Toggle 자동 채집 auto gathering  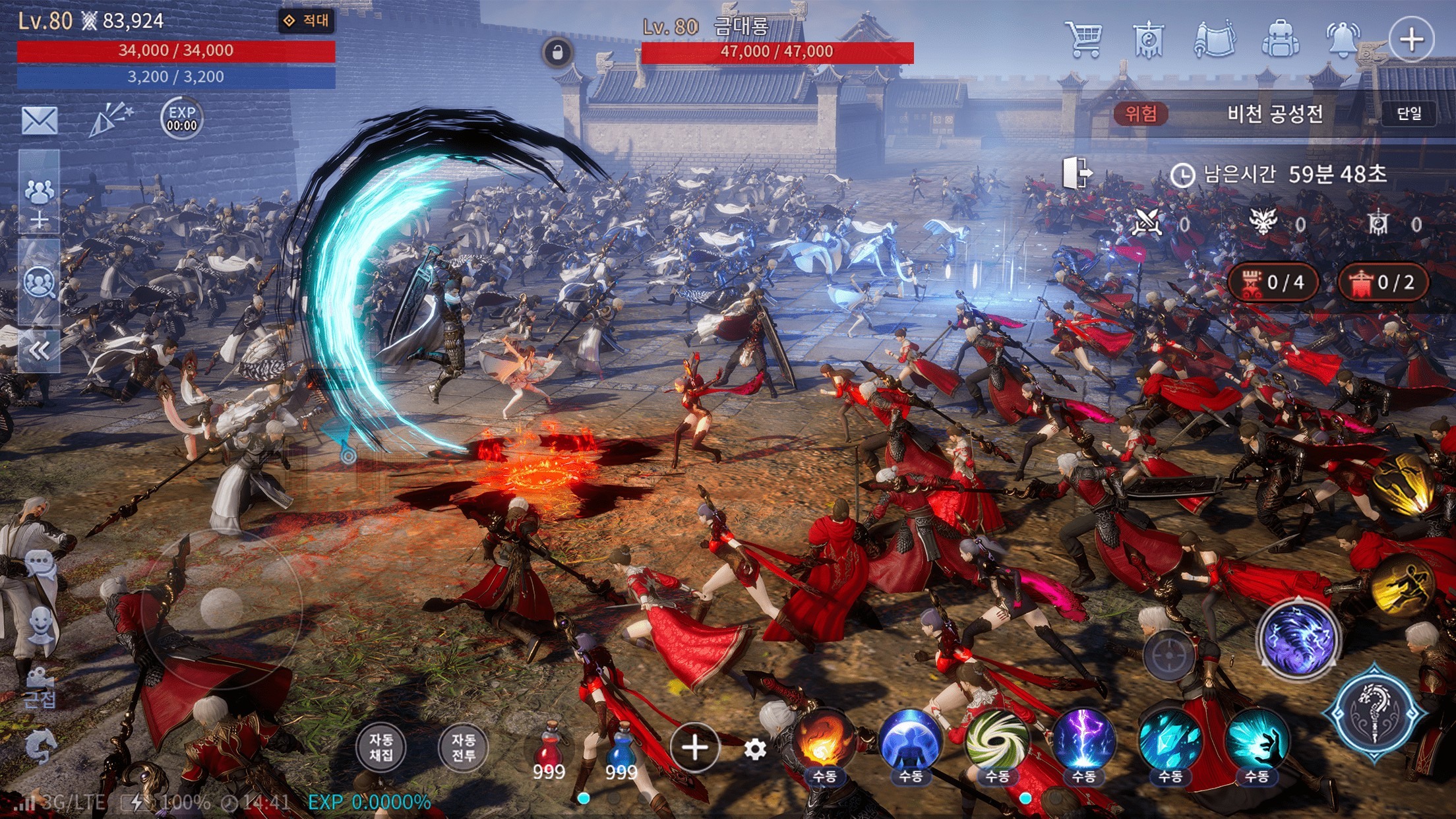[x=380, y=747]
